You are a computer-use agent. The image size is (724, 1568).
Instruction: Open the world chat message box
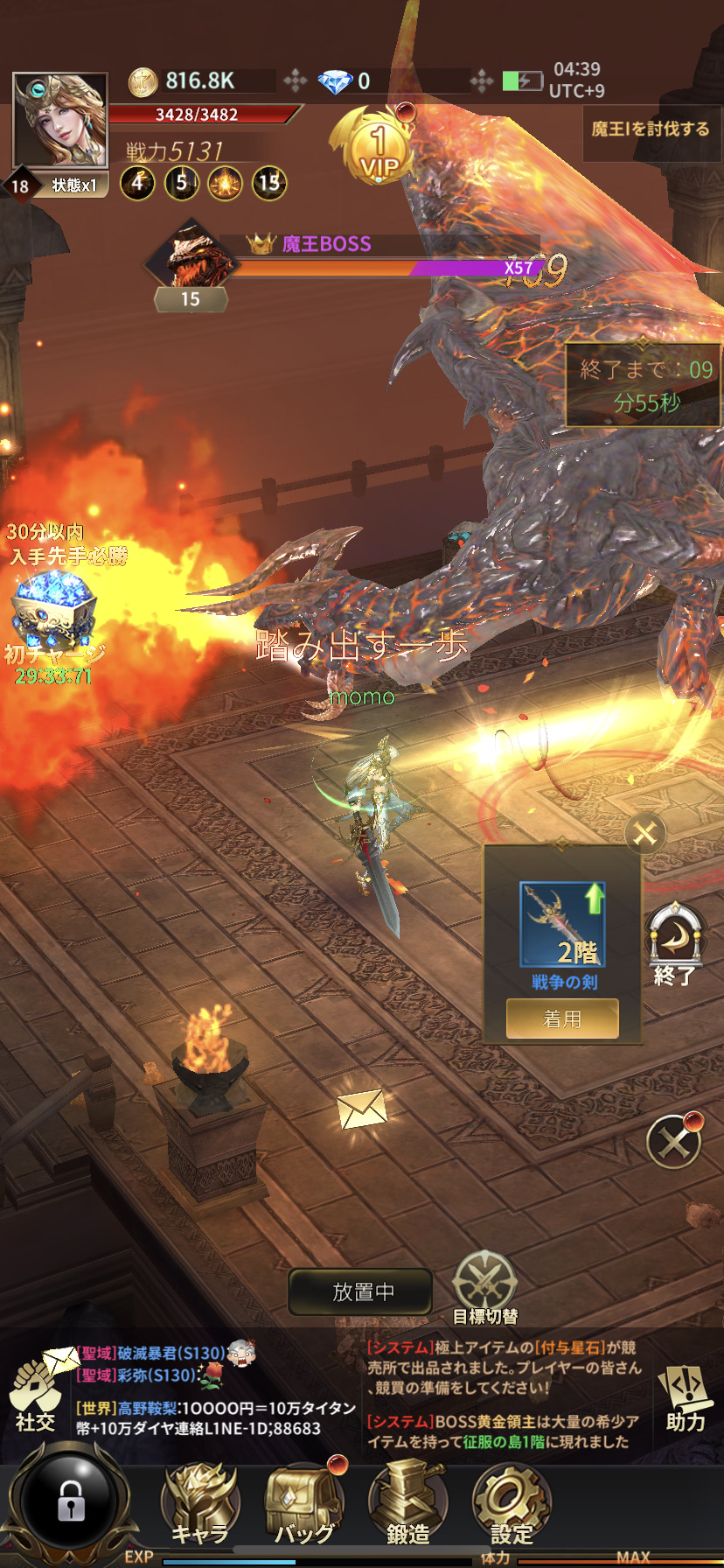coord(214,1396)
